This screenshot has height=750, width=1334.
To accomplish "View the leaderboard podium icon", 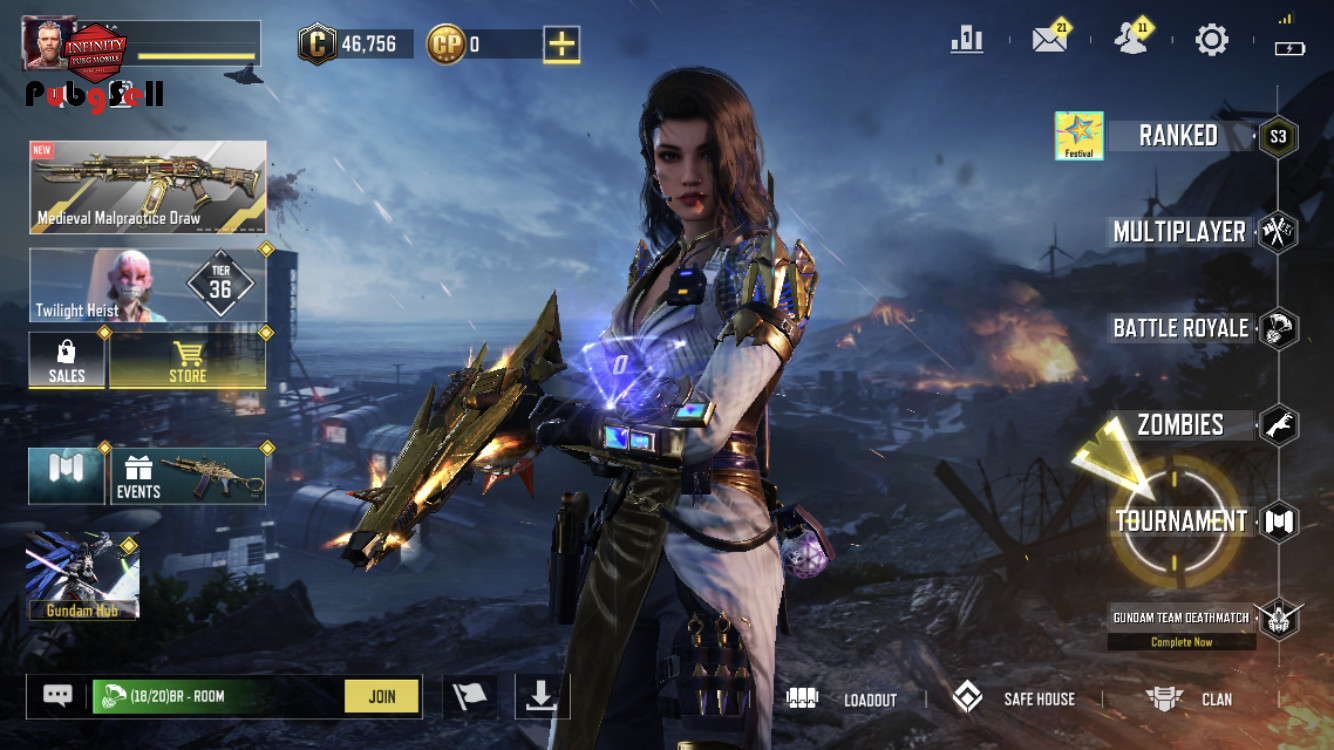I will [967, 40].
